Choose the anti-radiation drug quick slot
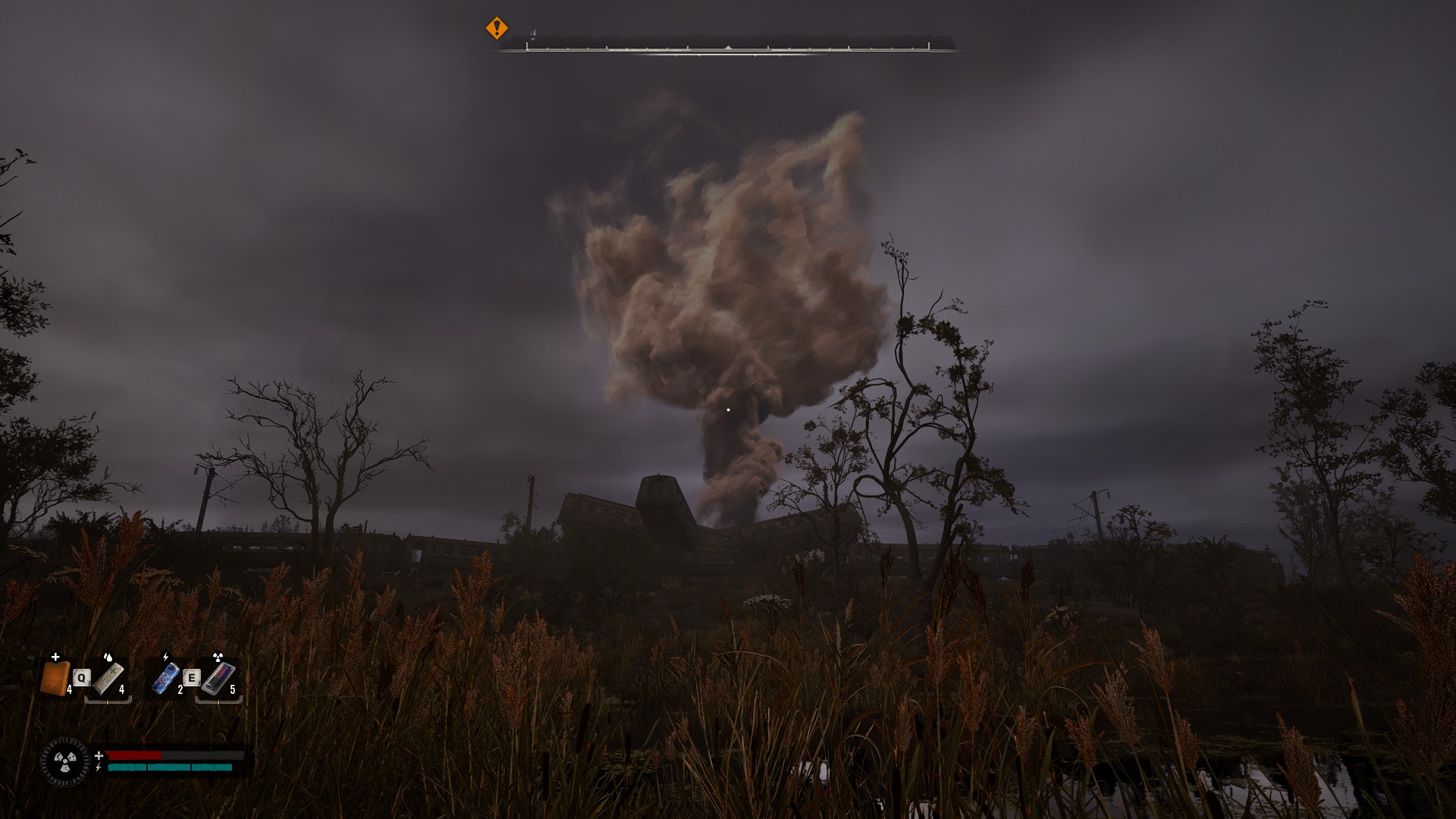 [218, 679]
